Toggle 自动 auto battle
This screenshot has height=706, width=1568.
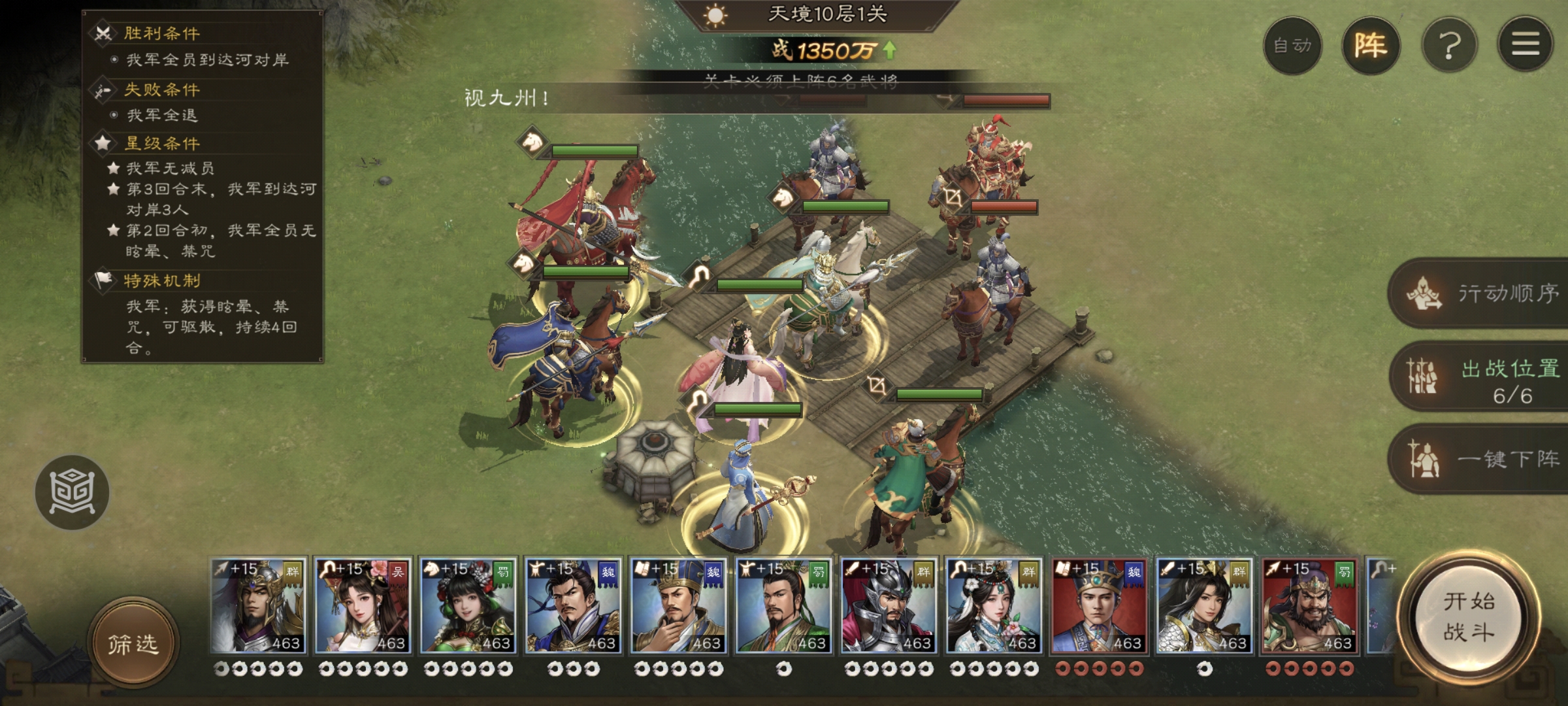tap(1292, 46)
